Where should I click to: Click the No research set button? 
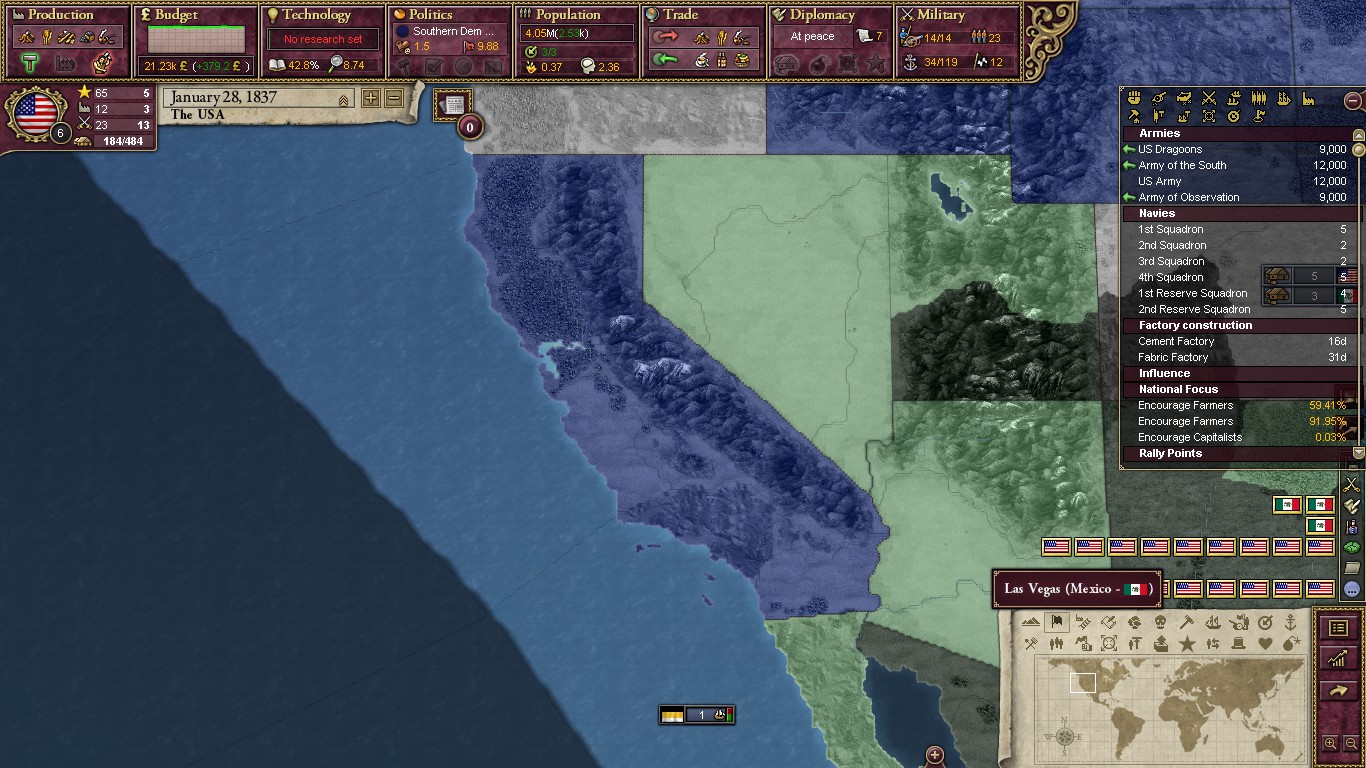[322, 38]
